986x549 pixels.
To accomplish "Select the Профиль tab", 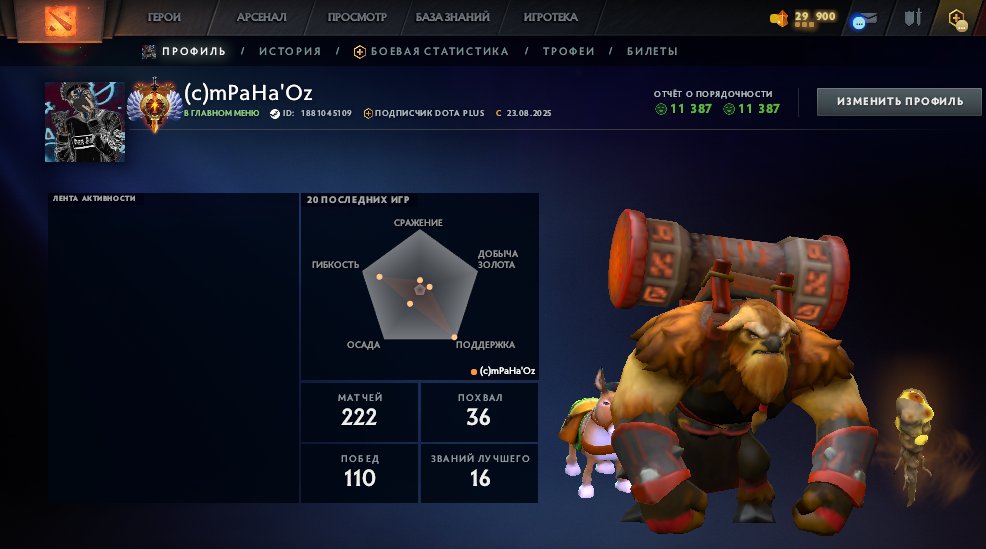I will coord(192,51).
